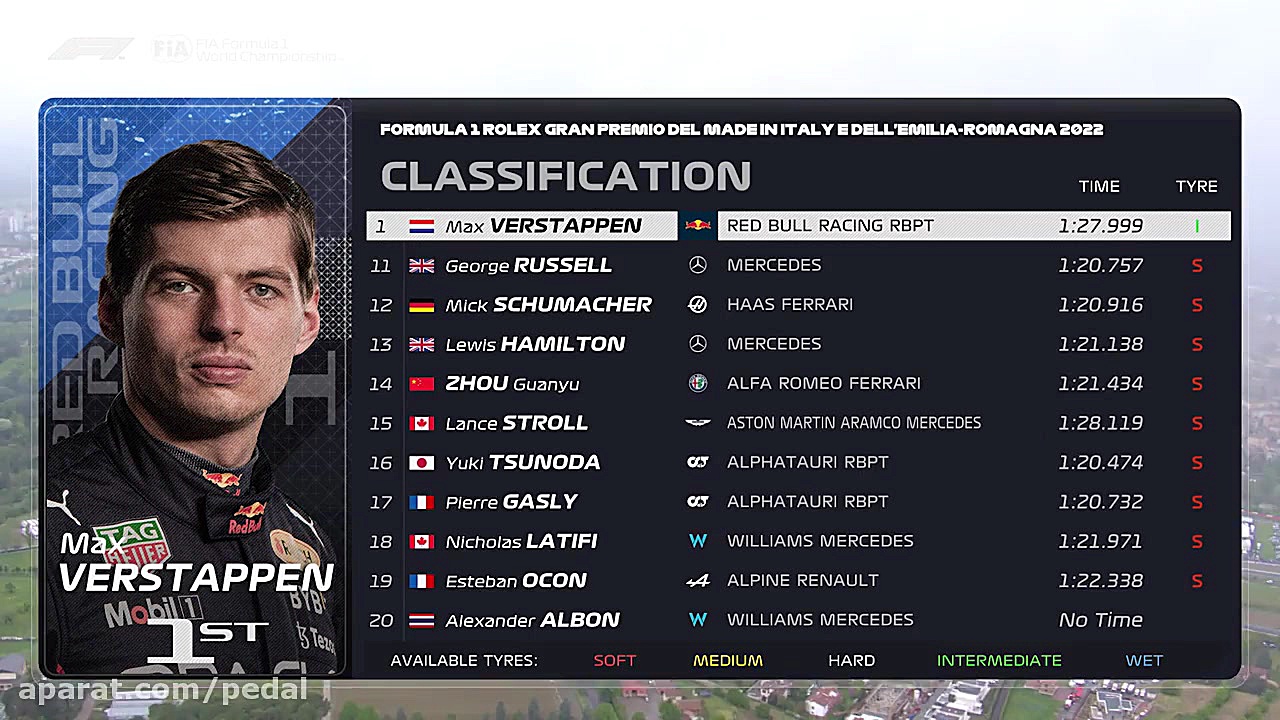Choose Alexander Albon's No Time row
The image size is (1280, 720).
798,620
